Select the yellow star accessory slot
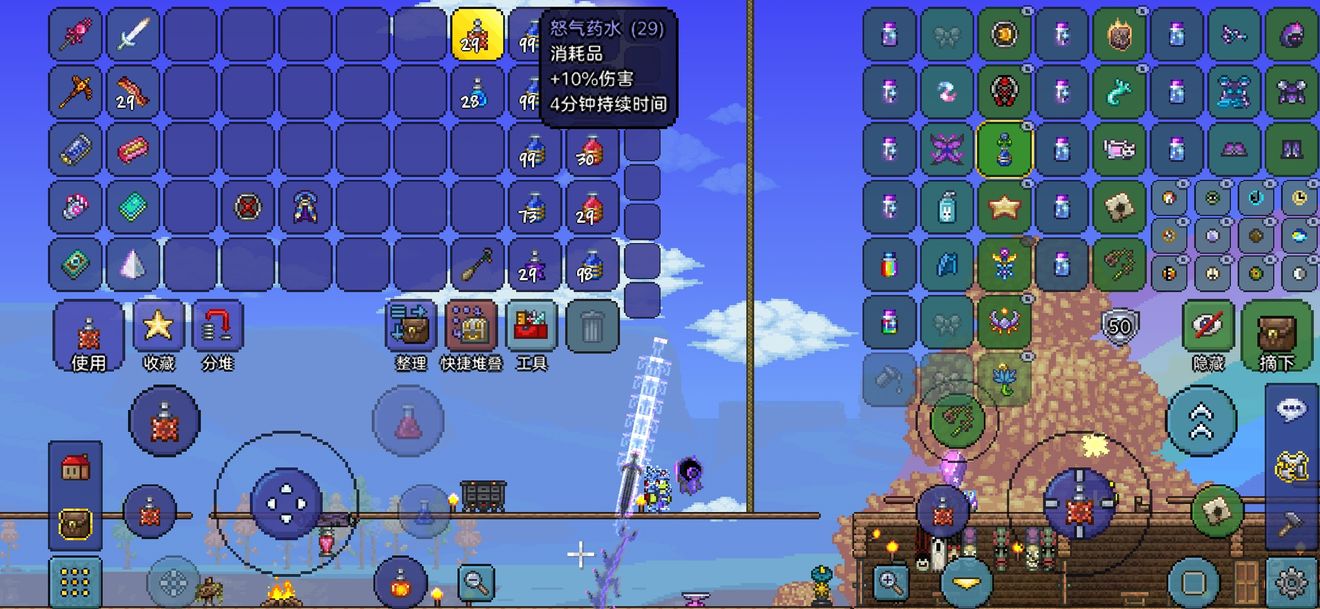Image resolution: width=1320 pixels, height=609 pixels. 1004,208
